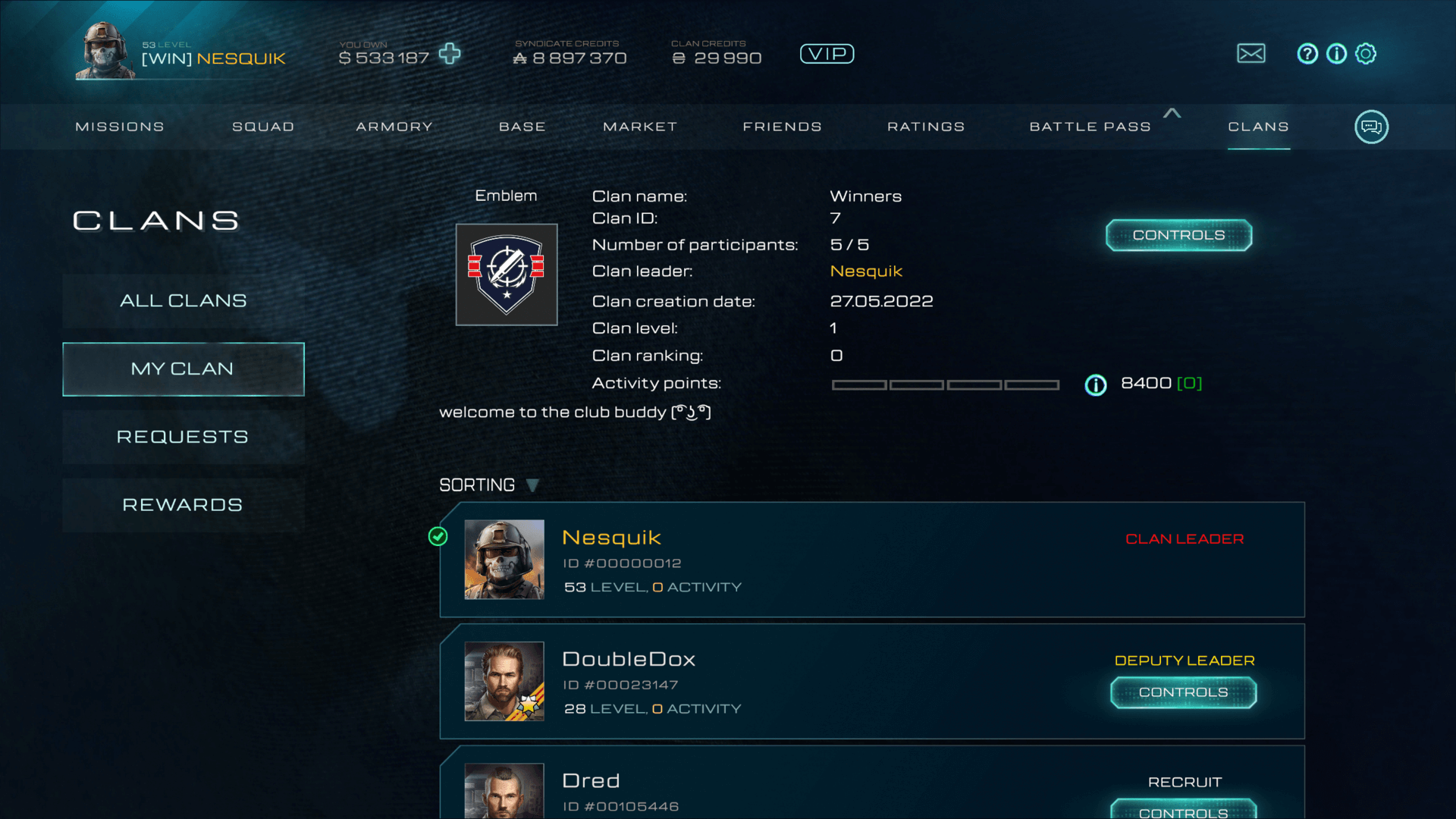The image size is (1456, 819).
Task: Switch to the Squad tab
Action: 263,127
